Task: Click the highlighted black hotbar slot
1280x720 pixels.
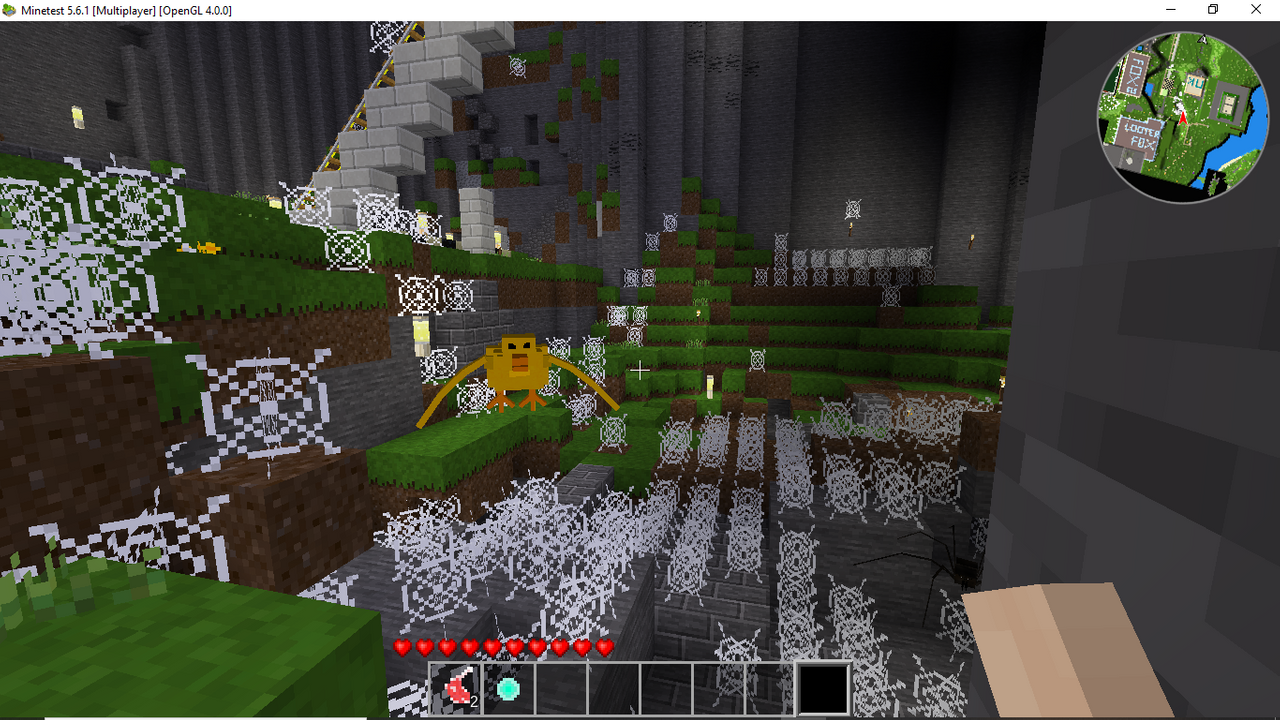Action: point(823,689)
